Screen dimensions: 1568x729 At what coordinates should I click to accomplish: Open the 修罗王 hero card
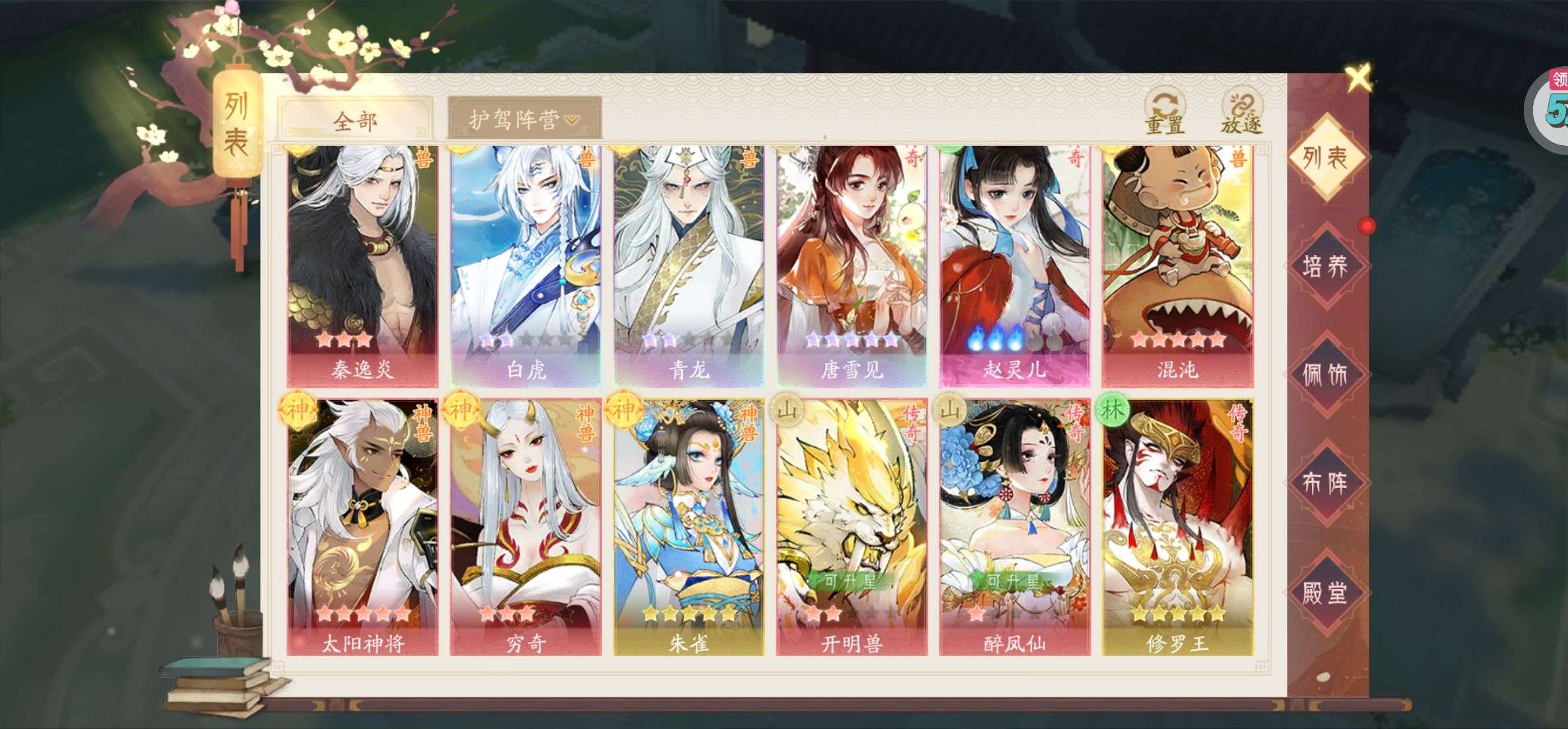1177,527
